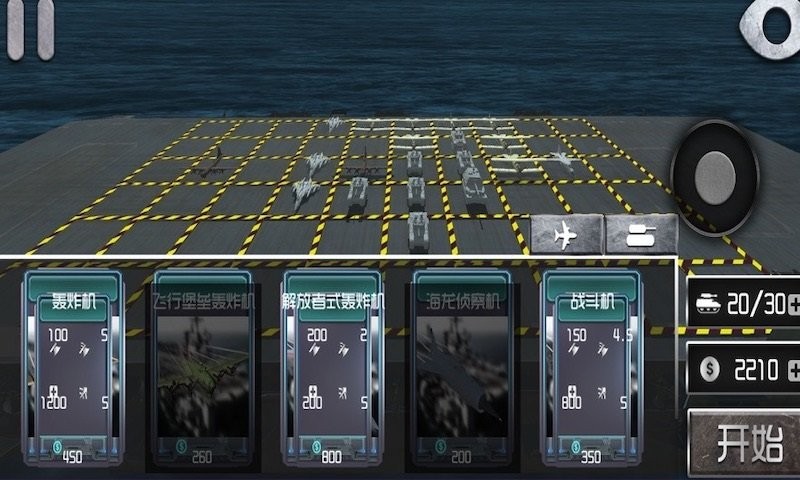Screen dimensions: 800x480
Task: Switch to the tank units tab
Action: [640, 236]
